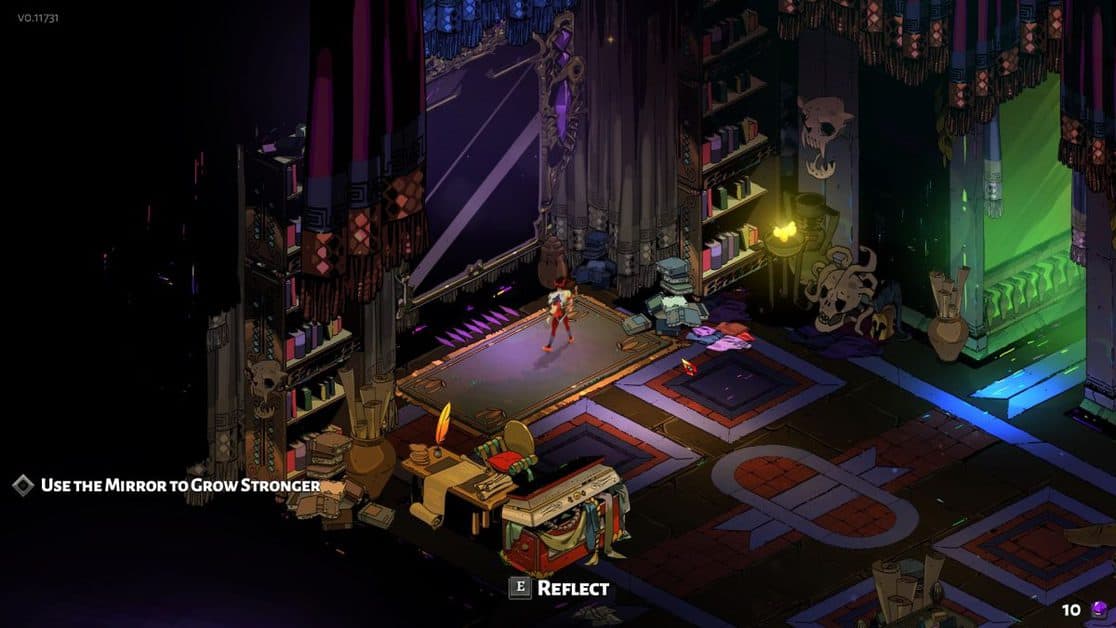Click the purple Darkness gem currency icon
Viewport: 1116px width, 628px height.
(1098, 609)
